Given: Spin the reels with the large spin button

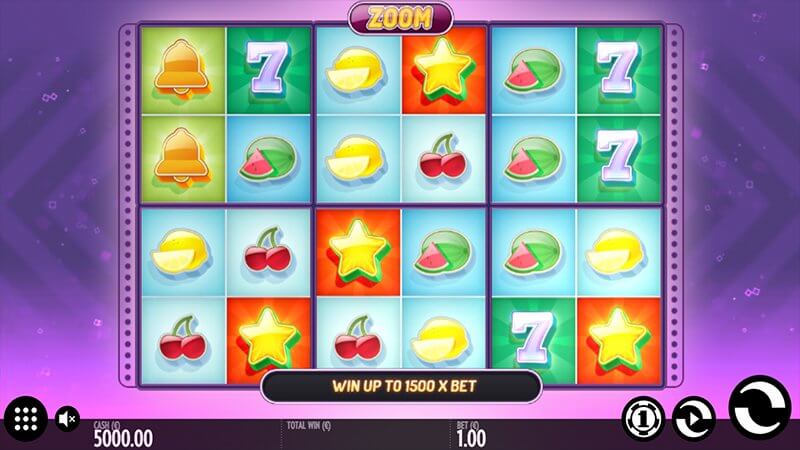Looking at the screenshot, I should point(760,411).
